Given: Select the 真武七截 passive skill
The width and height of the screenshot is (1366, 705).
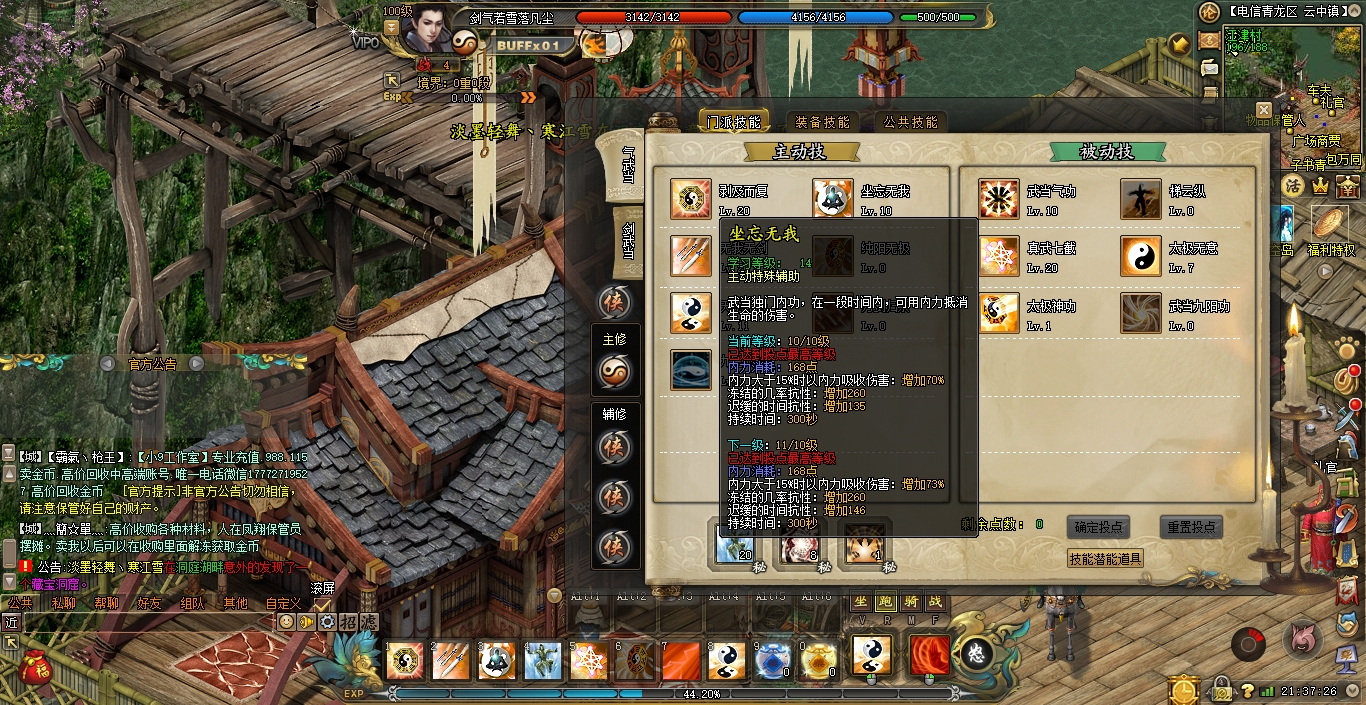Looking at the screenshot, I should [x=998, y=256].
